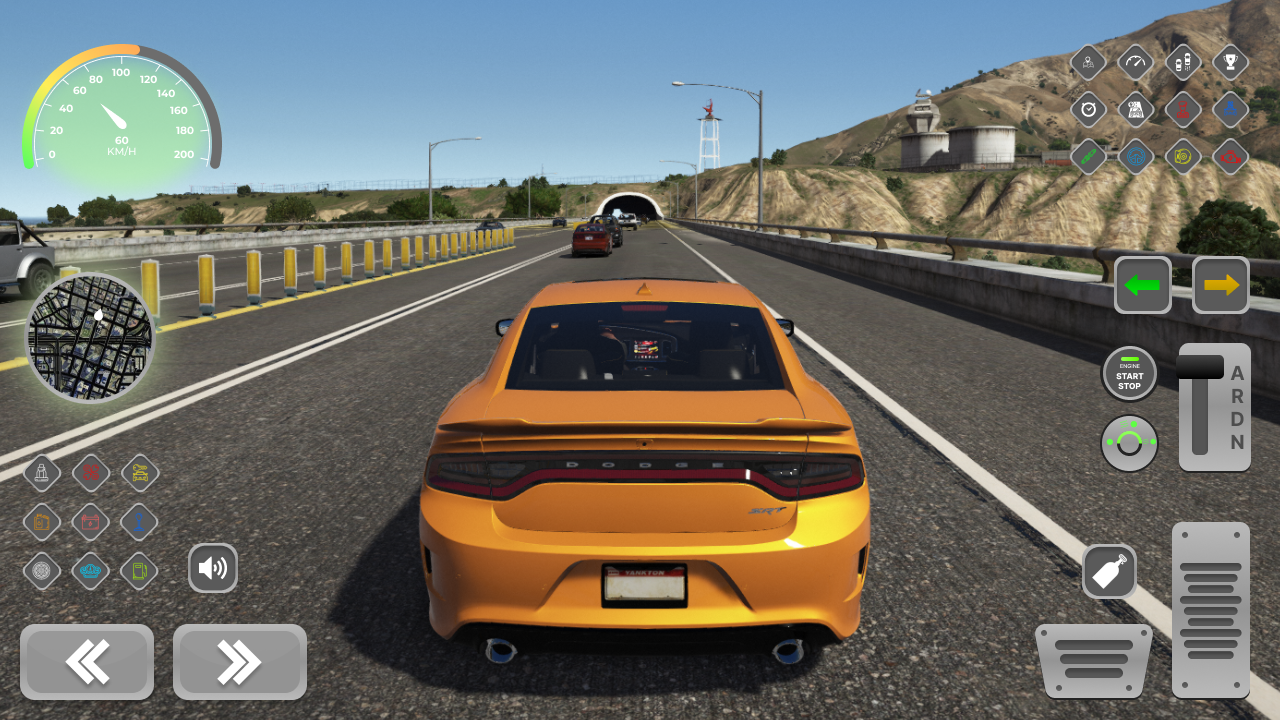1280x720 pixels.
Task: Select the white tire rim icon
Action: 40,569
